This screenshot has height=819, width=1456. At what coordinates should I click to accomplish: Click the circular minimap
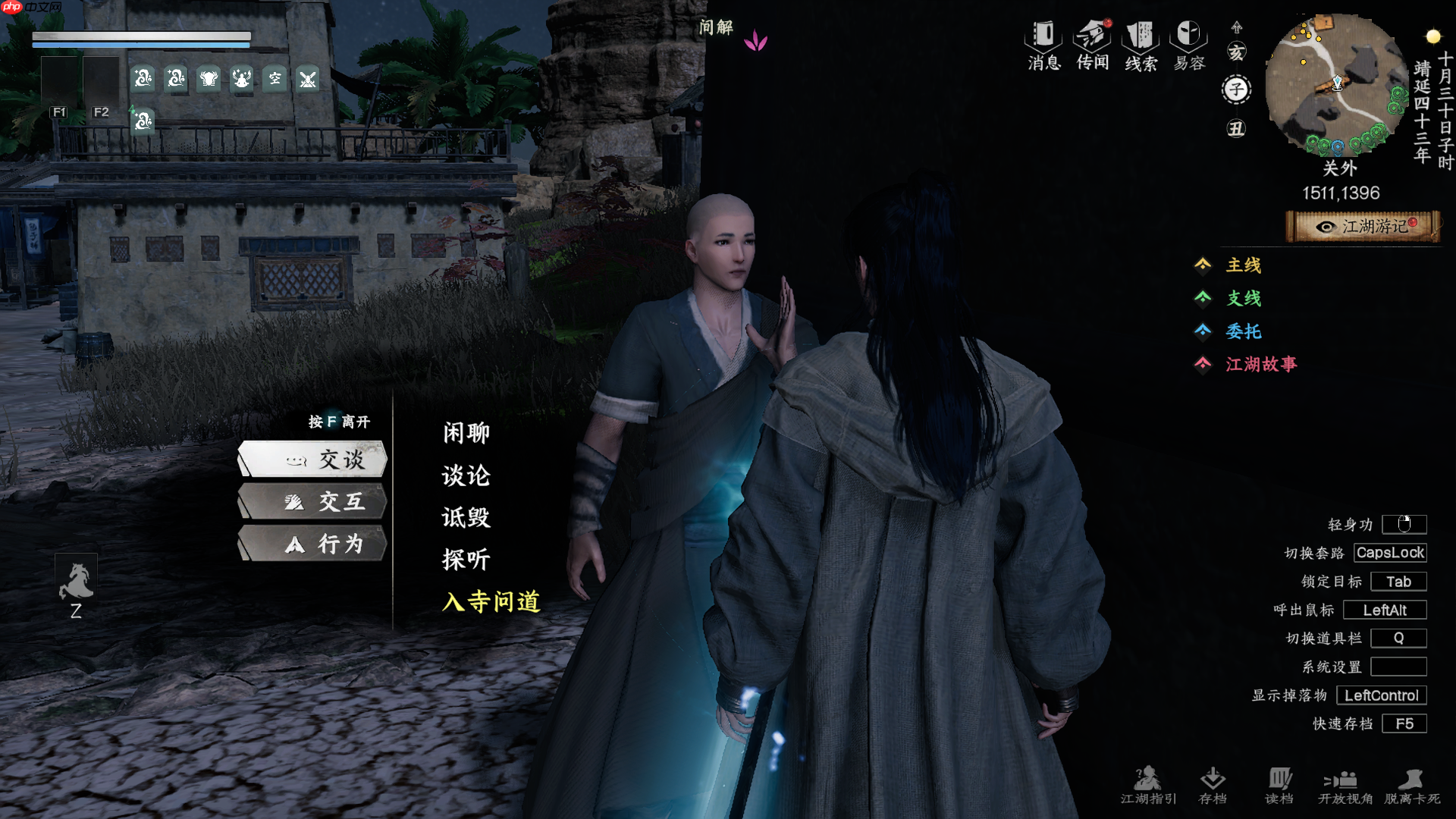[1337, 83]
